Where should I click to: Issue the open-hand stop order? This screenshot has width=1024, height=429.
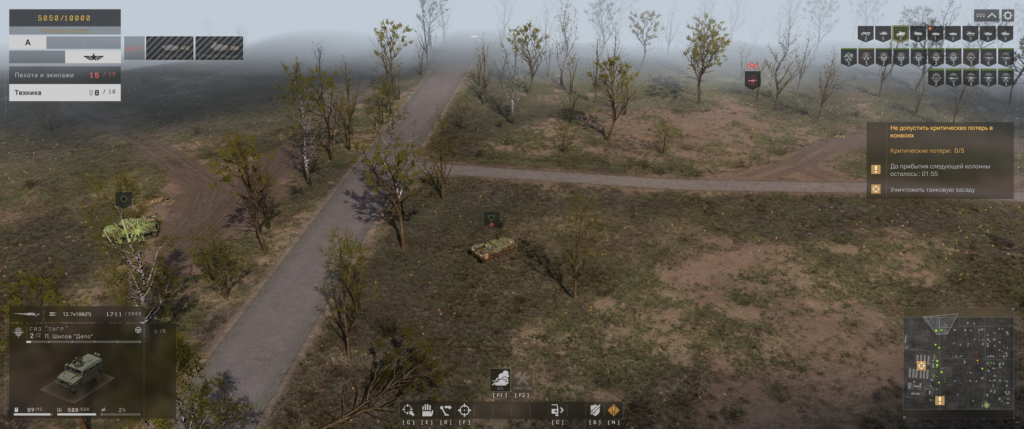[x=426, y=409]
